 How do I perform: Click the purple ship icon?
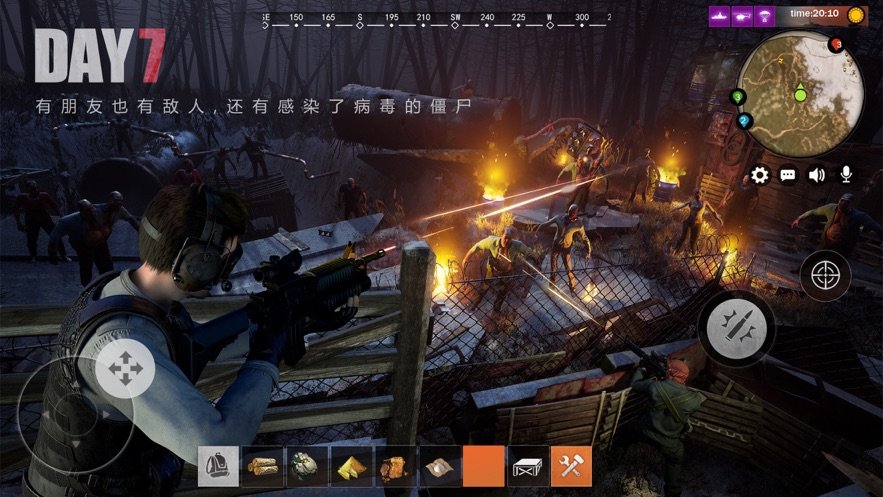(718, 16)
